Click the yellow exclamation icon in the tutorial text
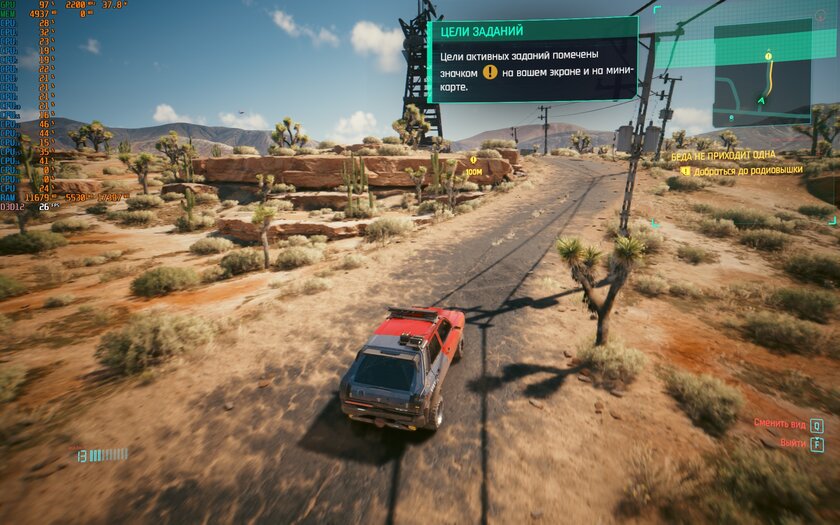The width and height of the screenshot is (840, 525). coord(490,72)
